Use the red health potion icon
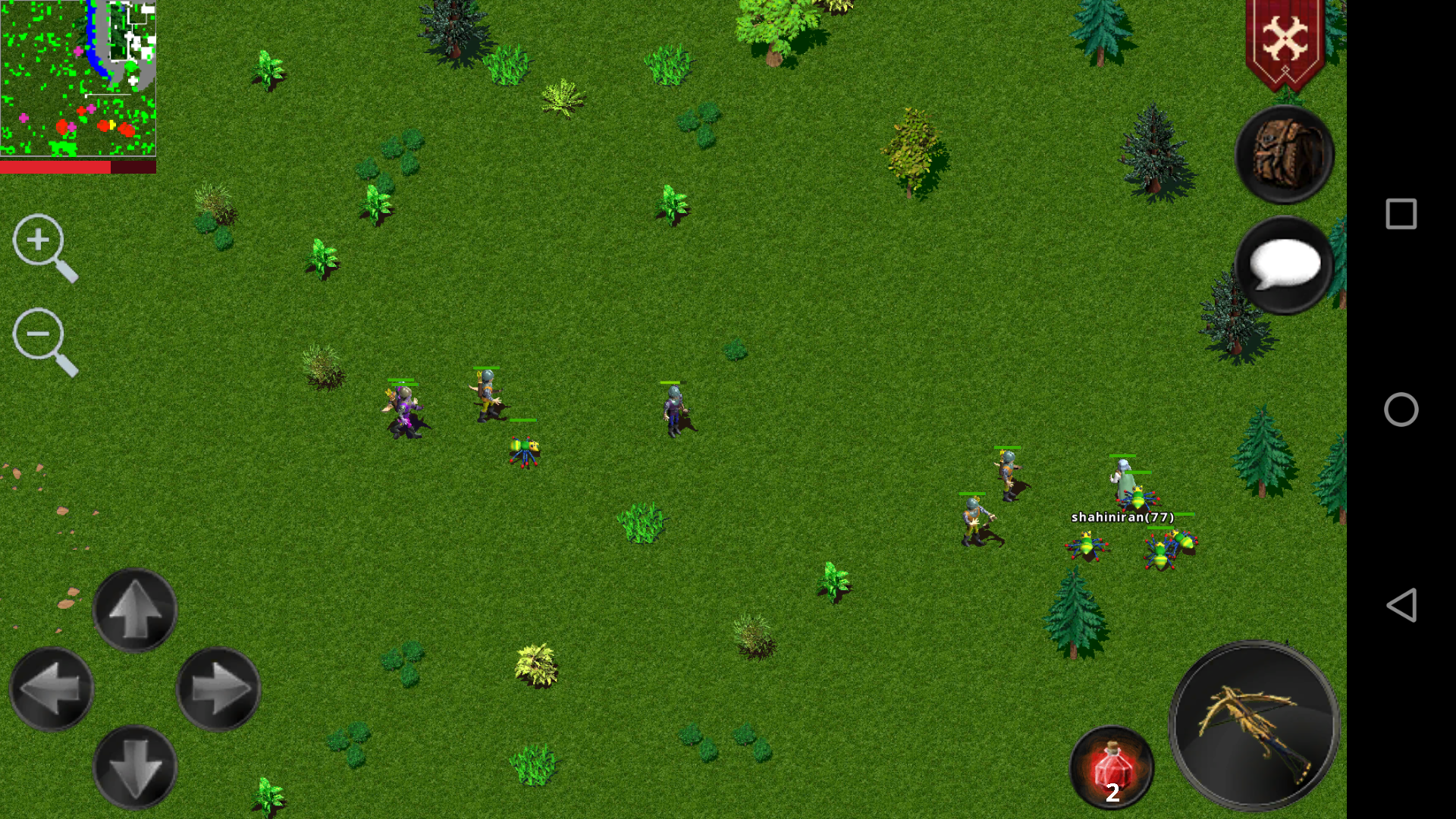The image size is (1456, 819). [x=1111, y=767]
